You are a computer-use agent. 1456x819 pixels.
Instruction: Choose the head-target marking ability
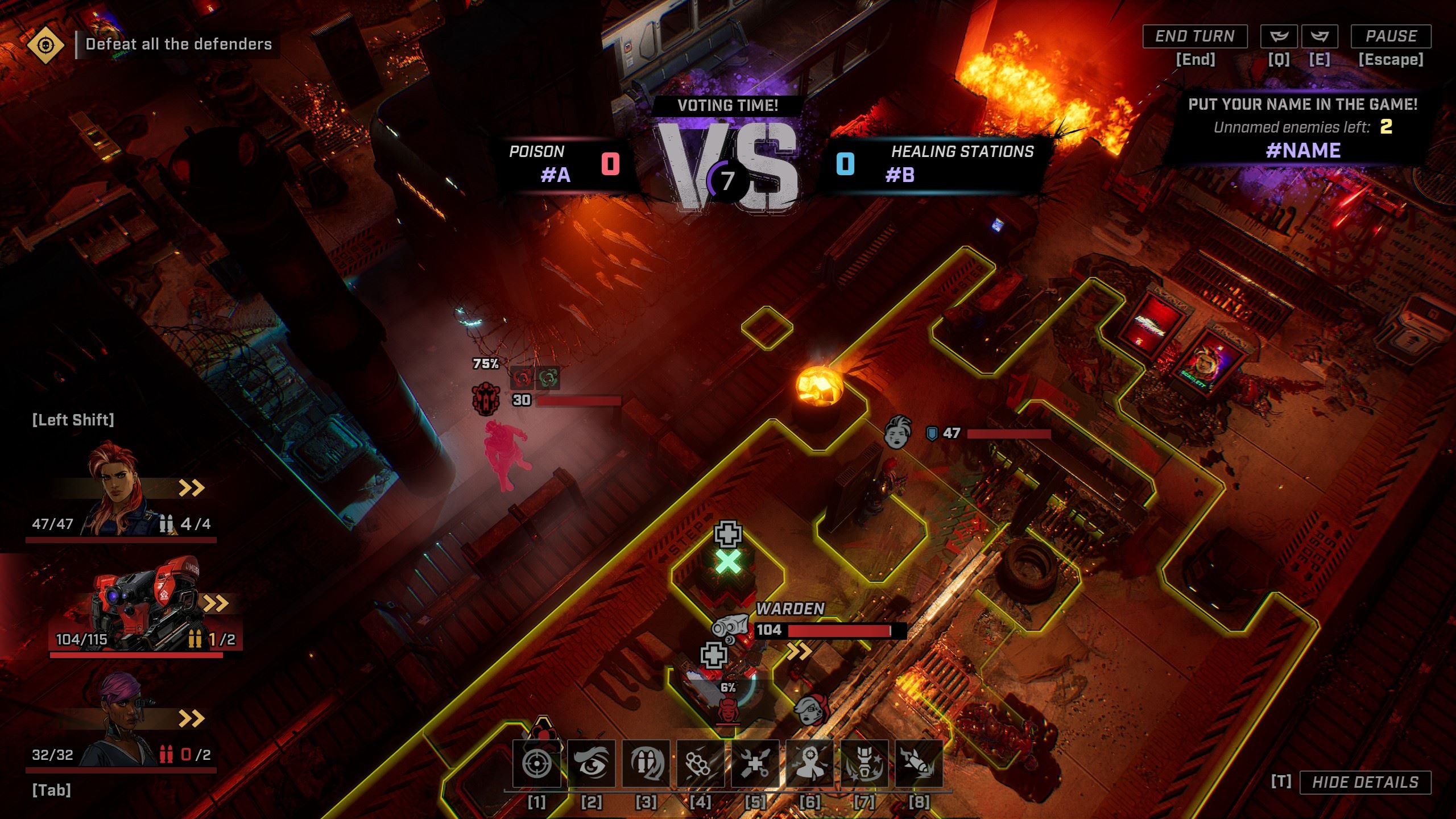pos(809,763)
